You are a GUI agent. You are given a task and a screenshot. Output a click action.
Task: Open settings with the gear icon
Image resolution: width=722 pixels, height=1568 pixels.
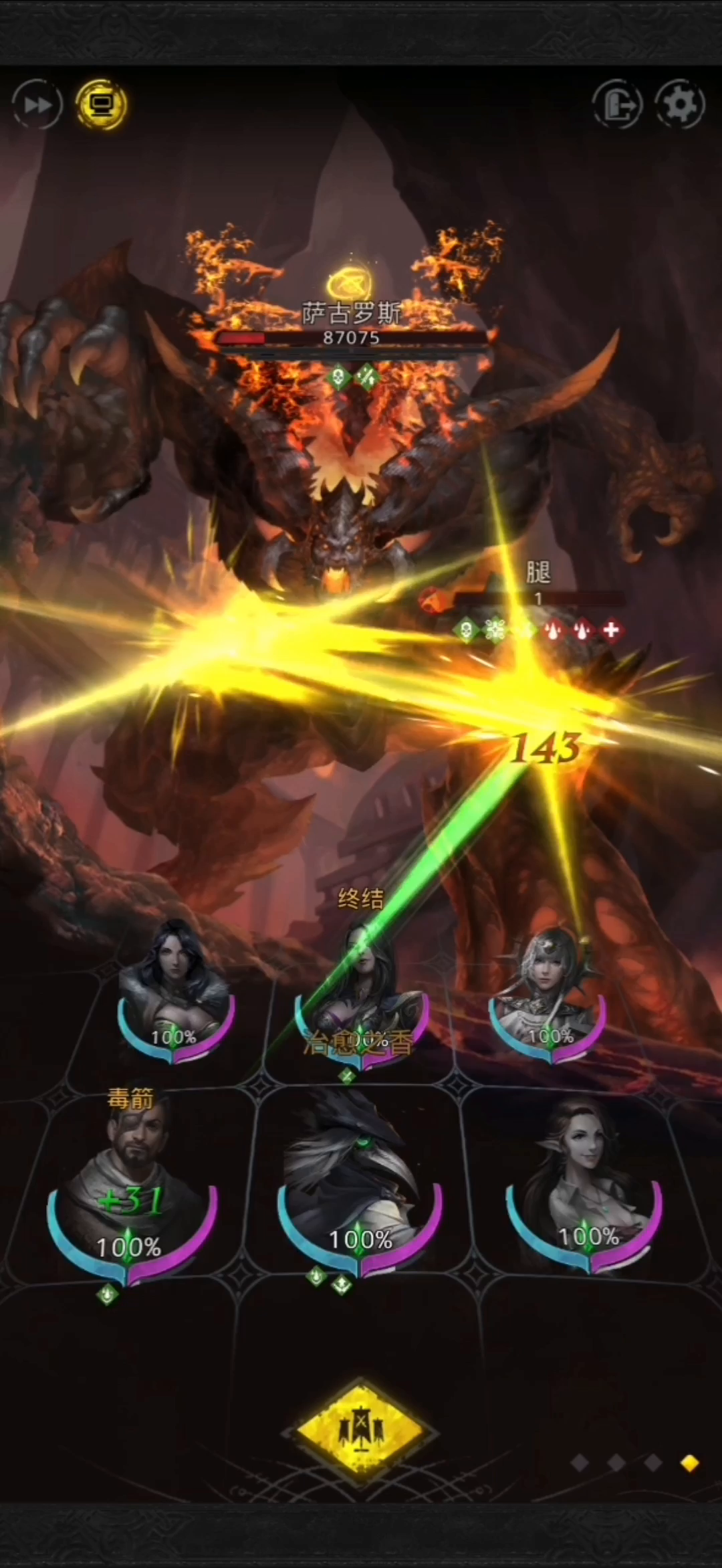(679, 104)
